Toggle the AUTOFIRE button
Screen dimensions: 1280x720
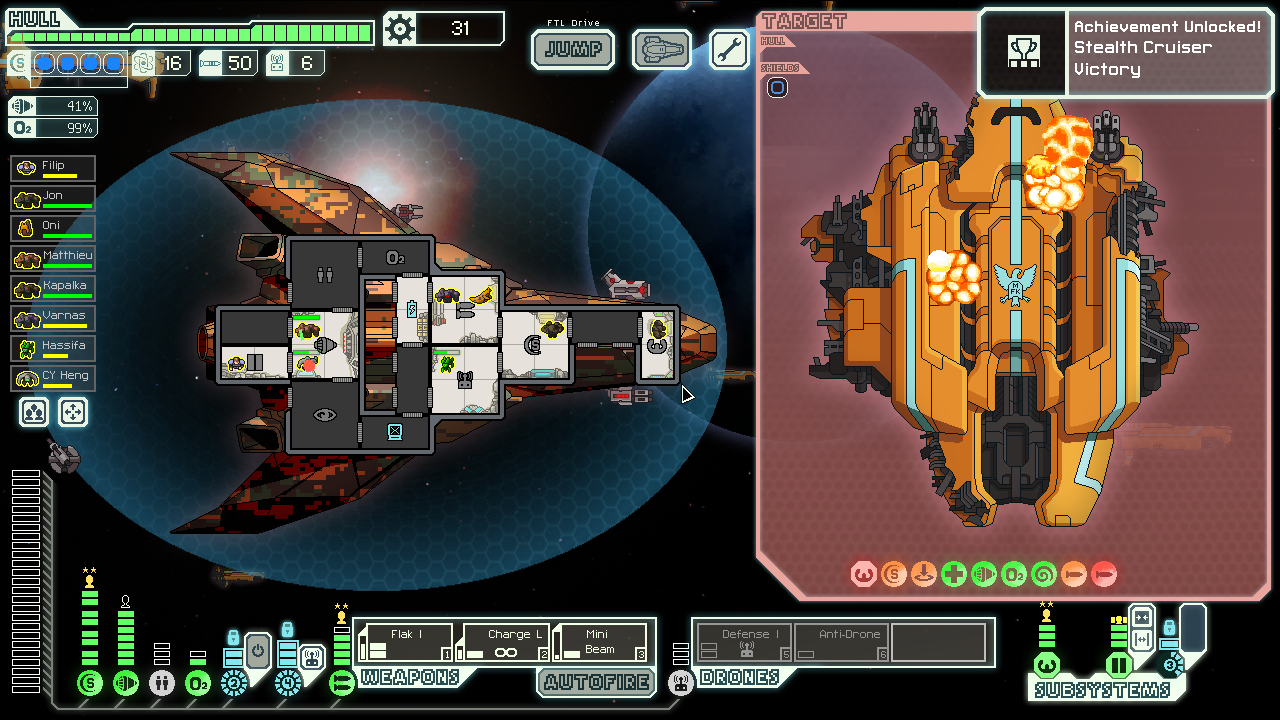(x=597, y=682)
